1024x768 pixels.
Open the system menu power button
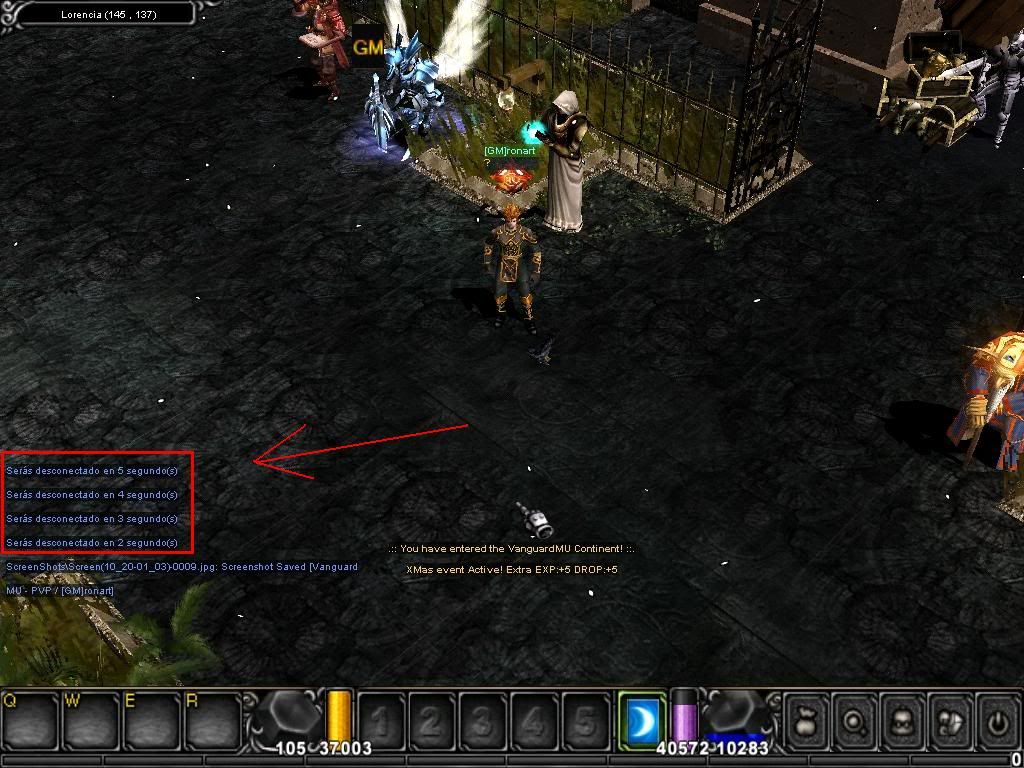[x=996, y=721]
